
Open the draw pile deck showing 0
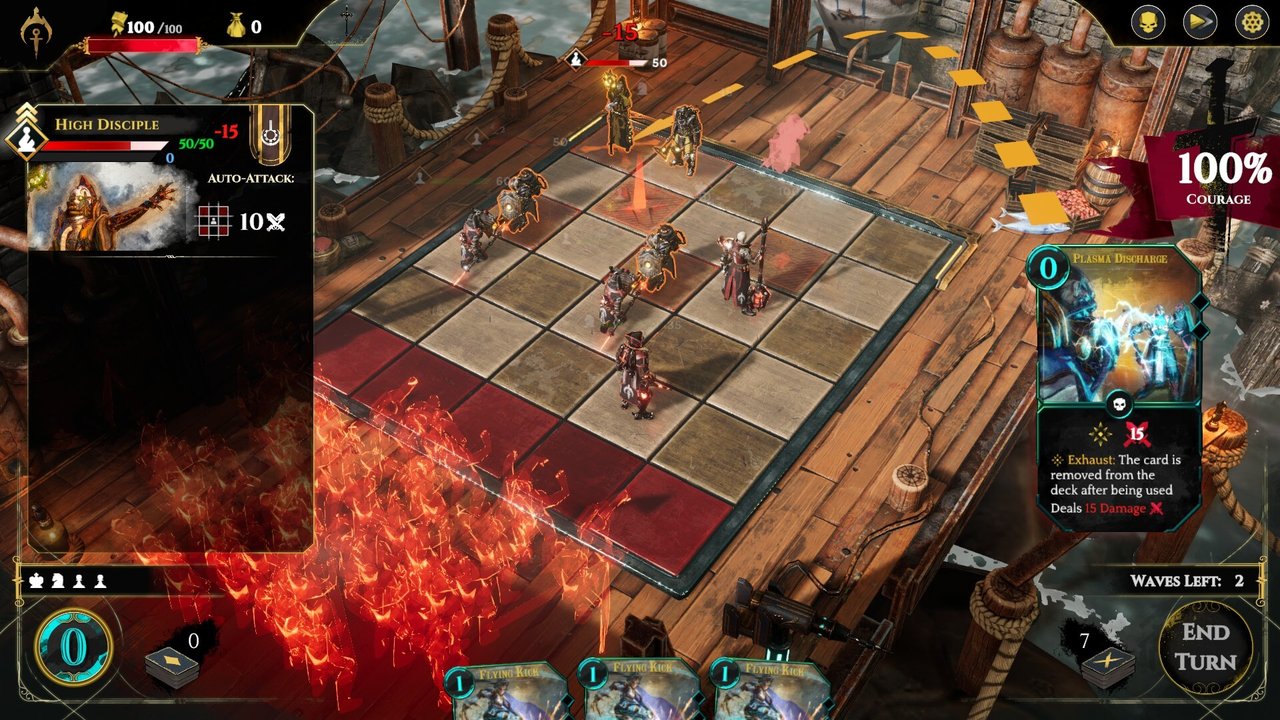point(172,662)
